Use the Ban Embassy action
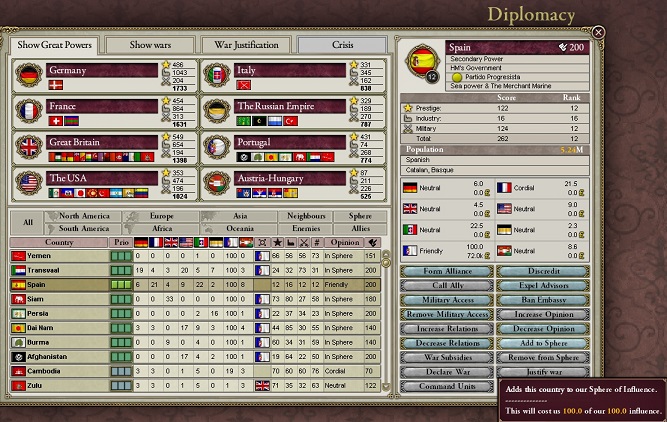The width and height of the screenshot is (667, 422). (x=543, y=300)
